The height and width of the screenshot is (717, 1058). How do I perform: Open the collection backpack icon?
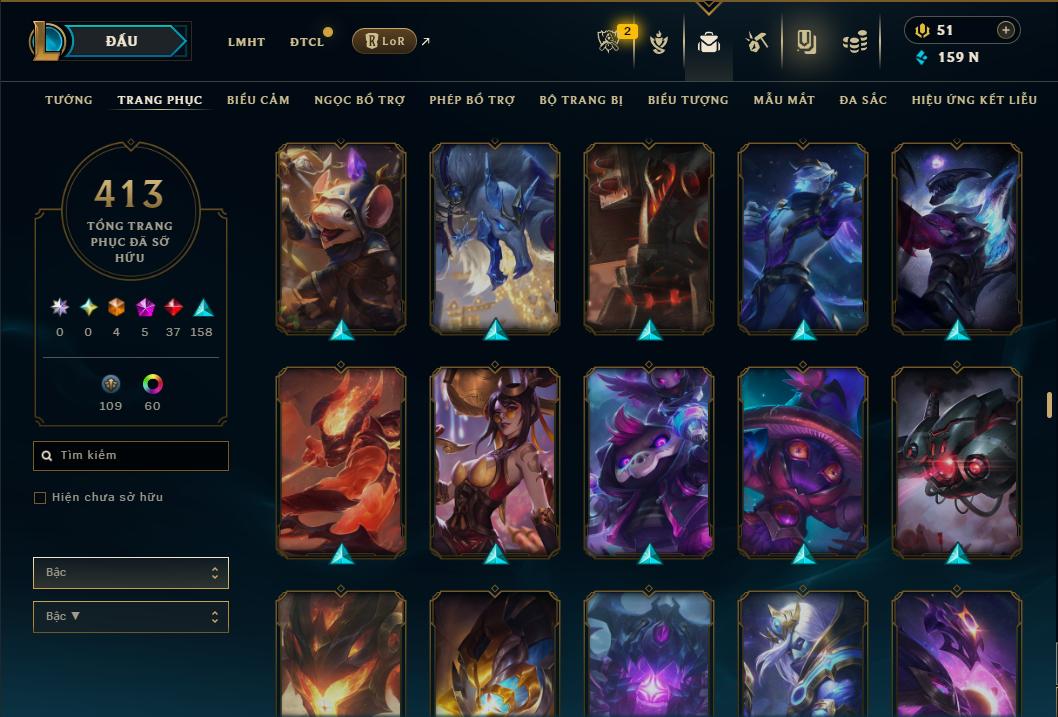tap(709, 42)
